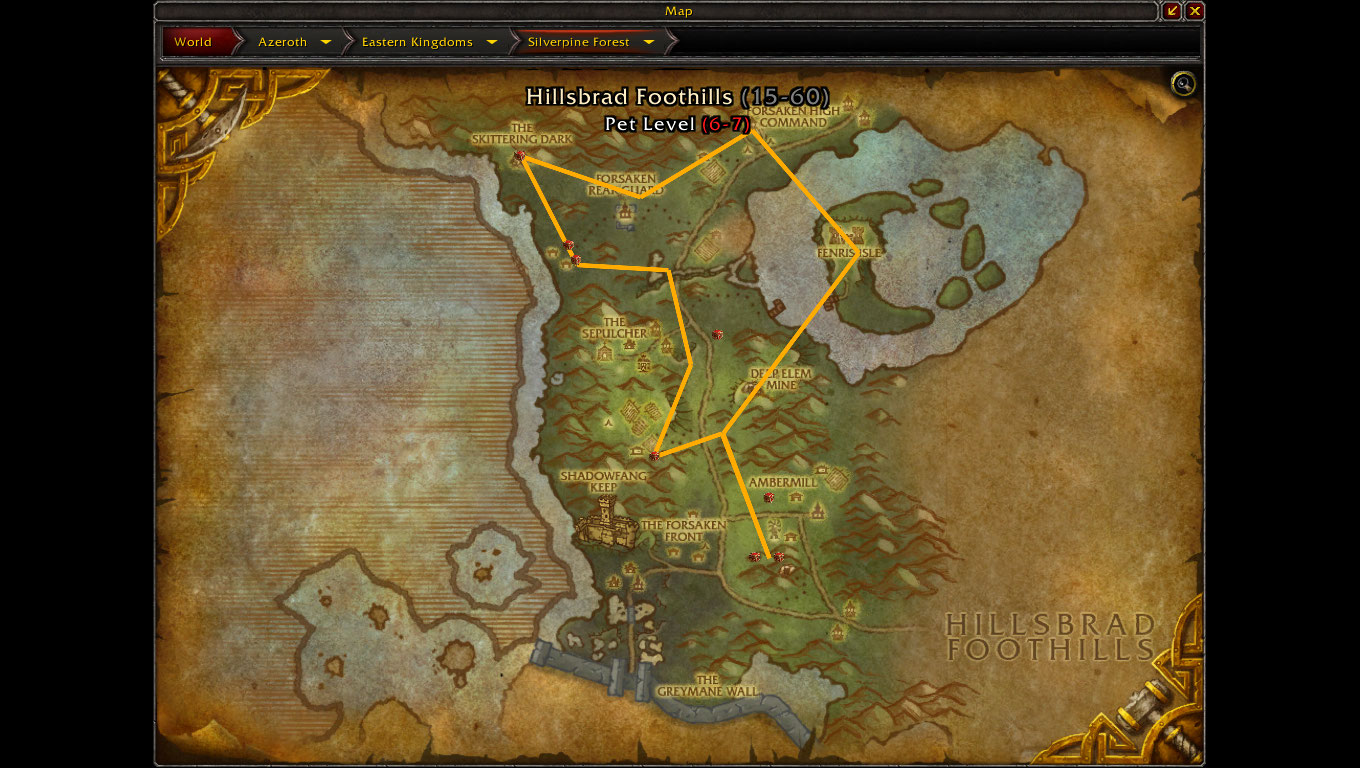Select the Azeroth breadcrumb label
Screen dimensions: 1360x768
point(283,42)
